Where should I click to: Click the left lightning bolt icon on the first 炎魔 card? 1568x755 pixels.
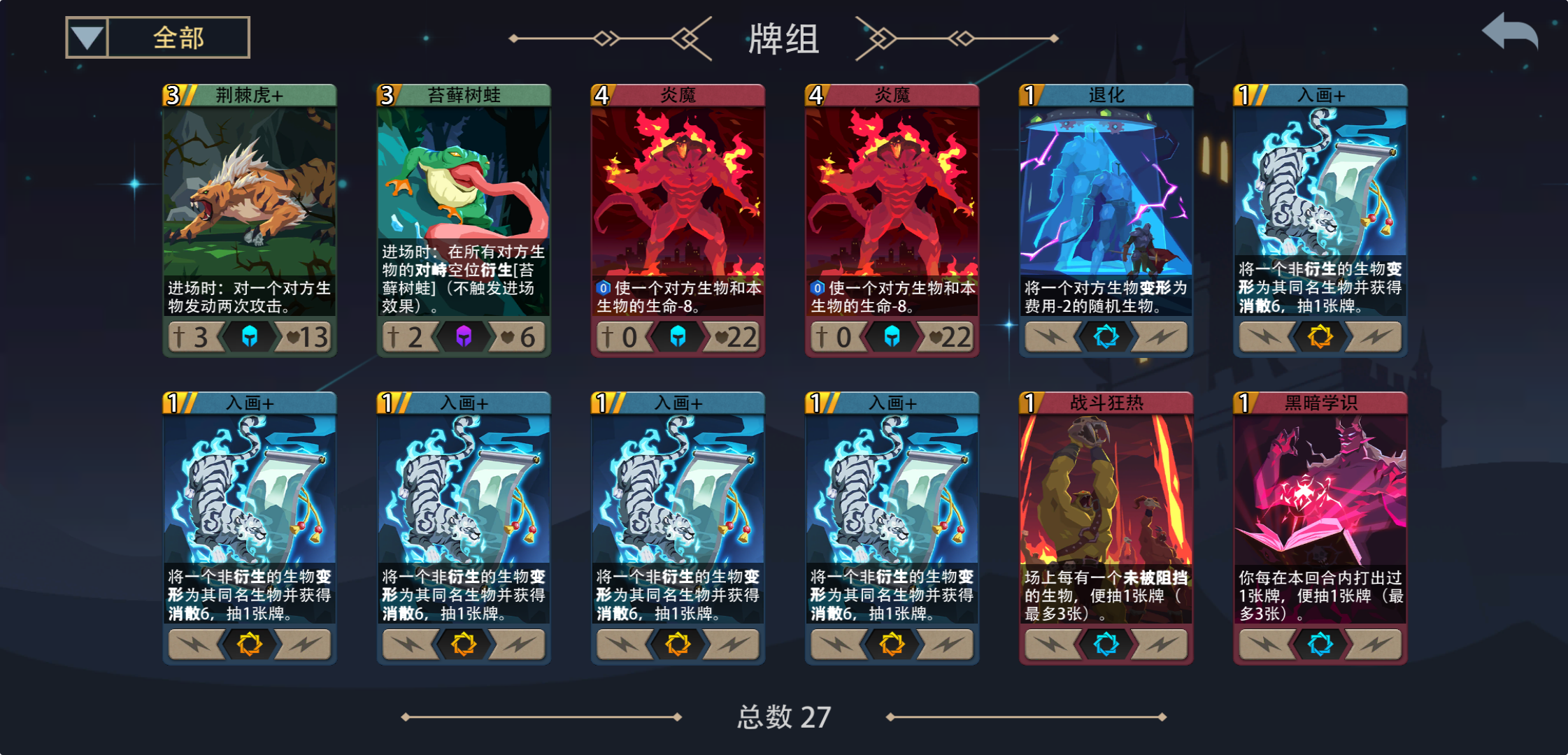[x=623, y=337]
